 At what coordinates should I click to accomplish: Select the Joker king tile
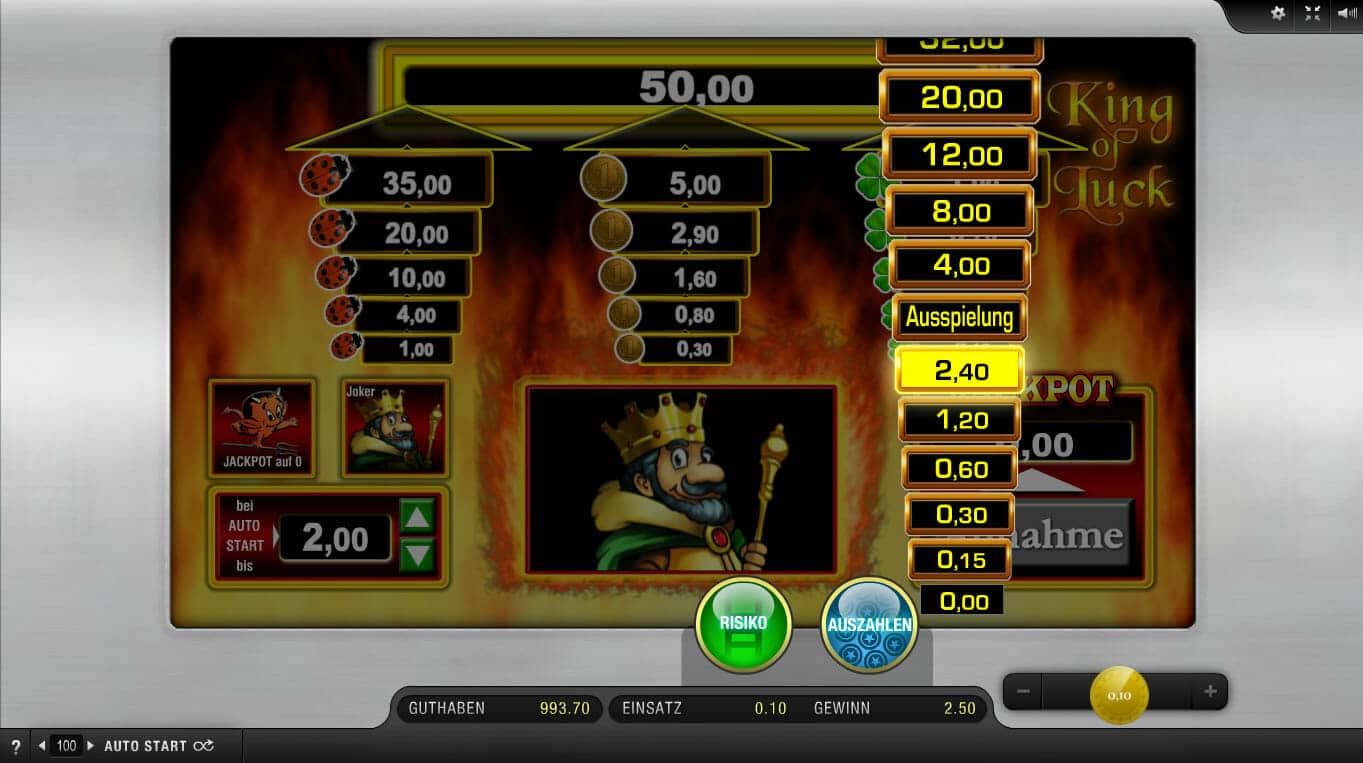click(395, 427)
